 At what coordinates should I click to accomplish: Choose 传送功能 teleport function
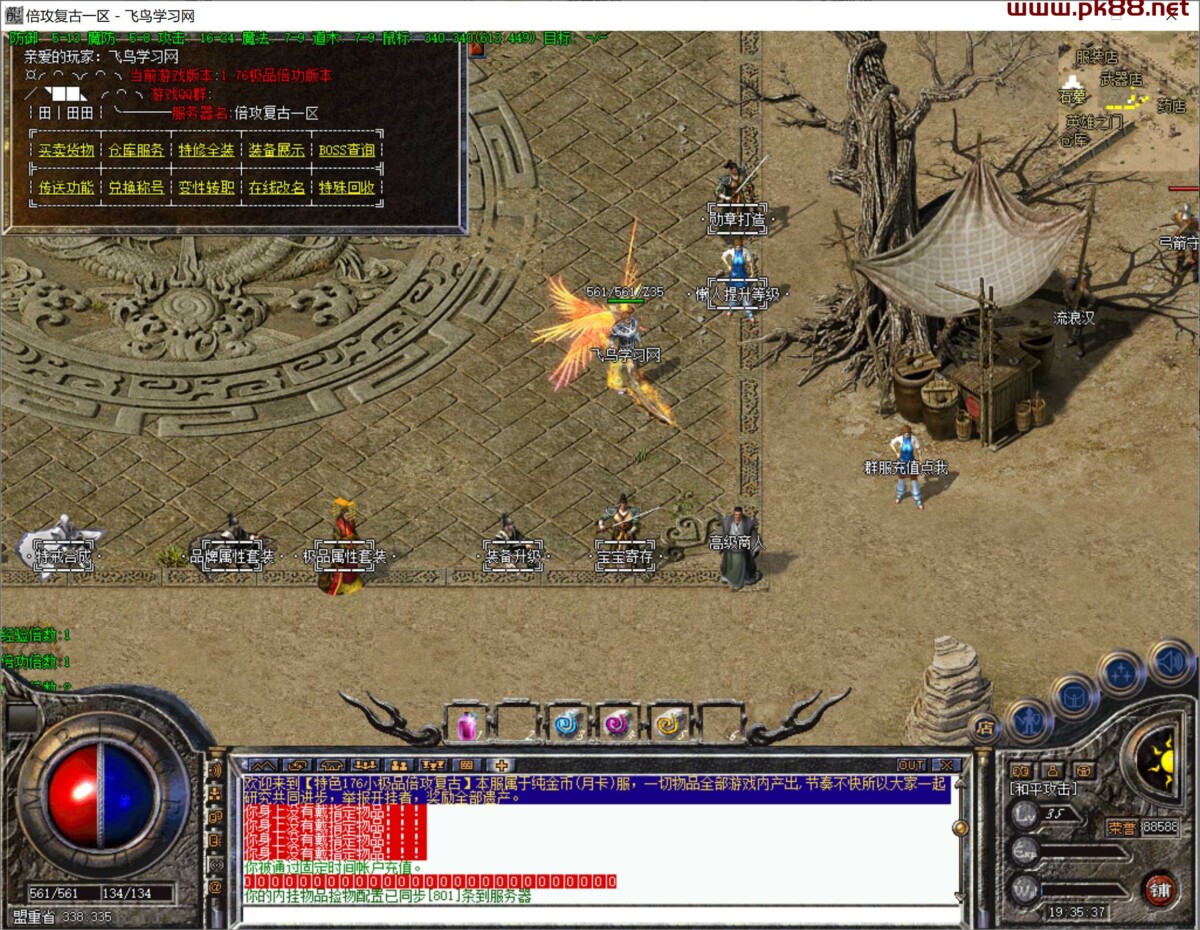point(66,188)
